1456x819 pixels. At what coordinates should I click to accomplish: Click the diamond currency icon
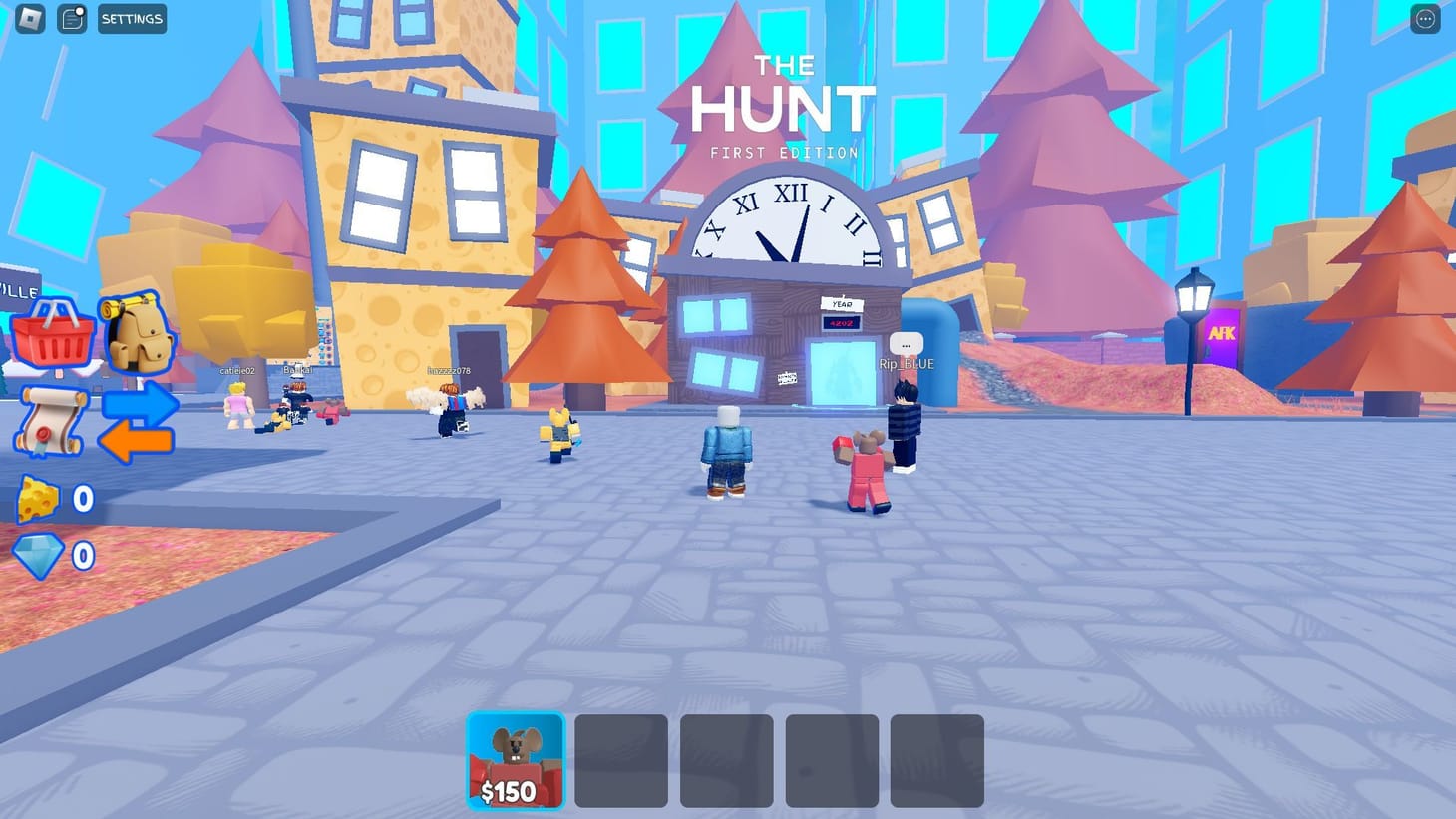pos(36,555)
